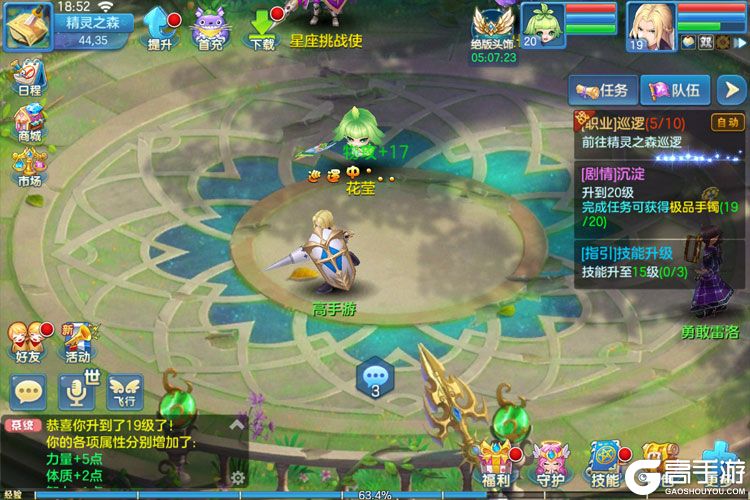Open the 市场 market
The height and width of the screenshot is (500, 750).
coord(28,166)
